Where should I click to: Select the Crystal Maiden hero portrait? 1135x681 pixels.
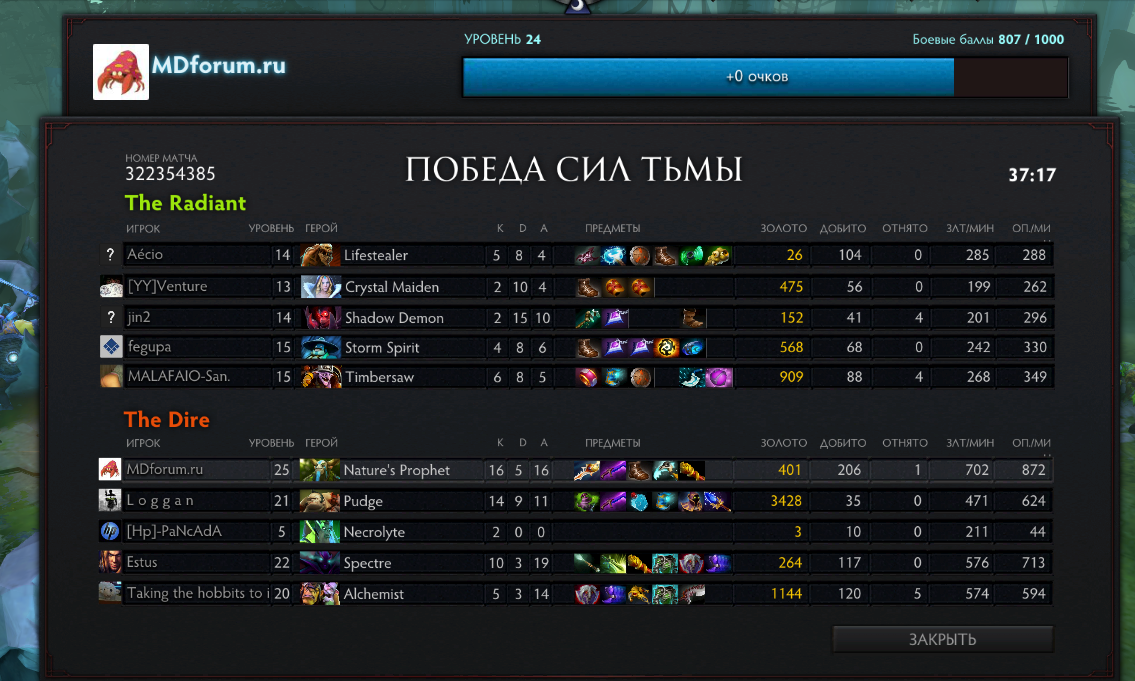tap(320, 287)
